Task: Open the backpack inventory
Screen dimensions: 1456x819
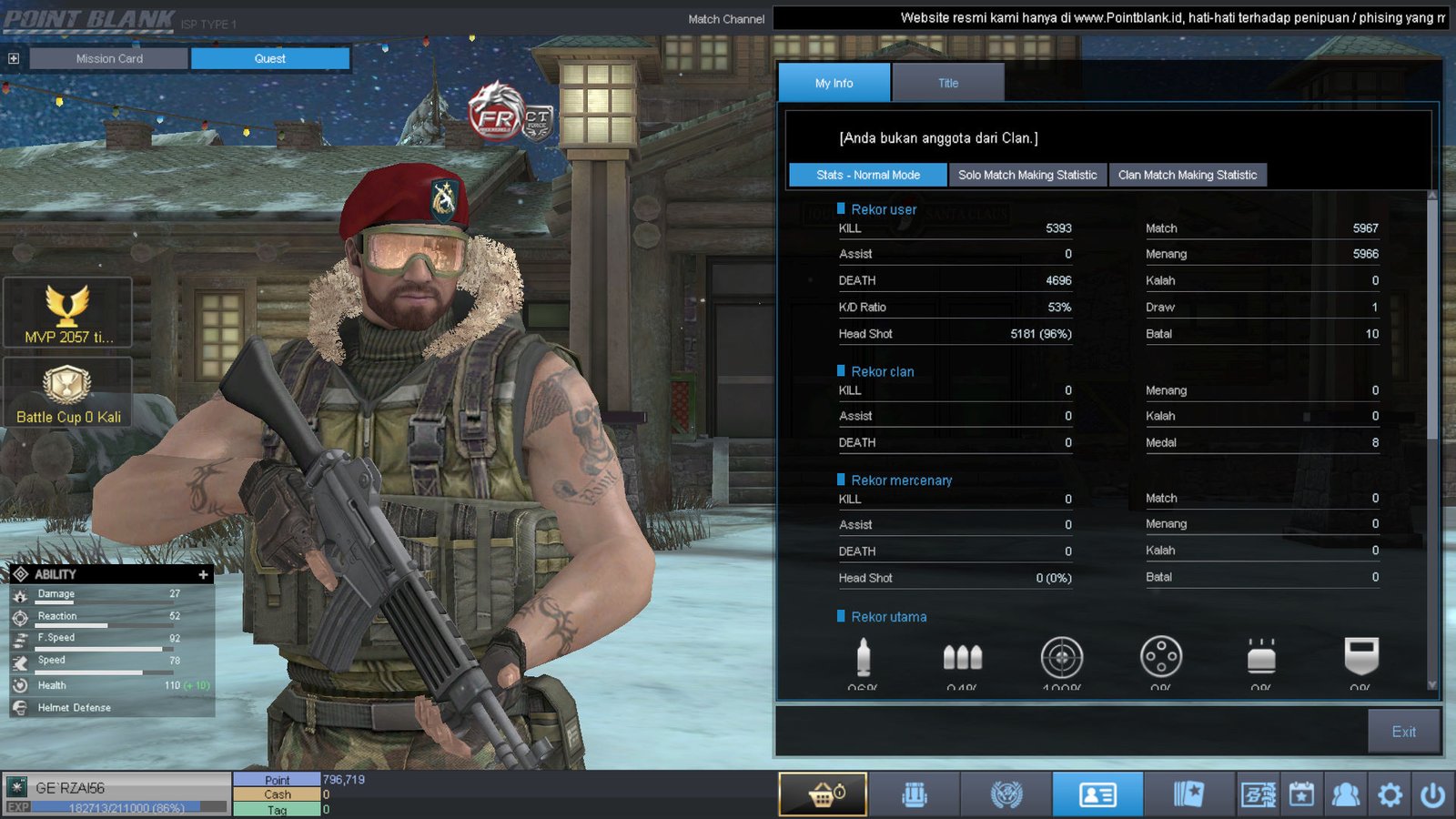Action: pyautogui.click(x=915, y=794)
